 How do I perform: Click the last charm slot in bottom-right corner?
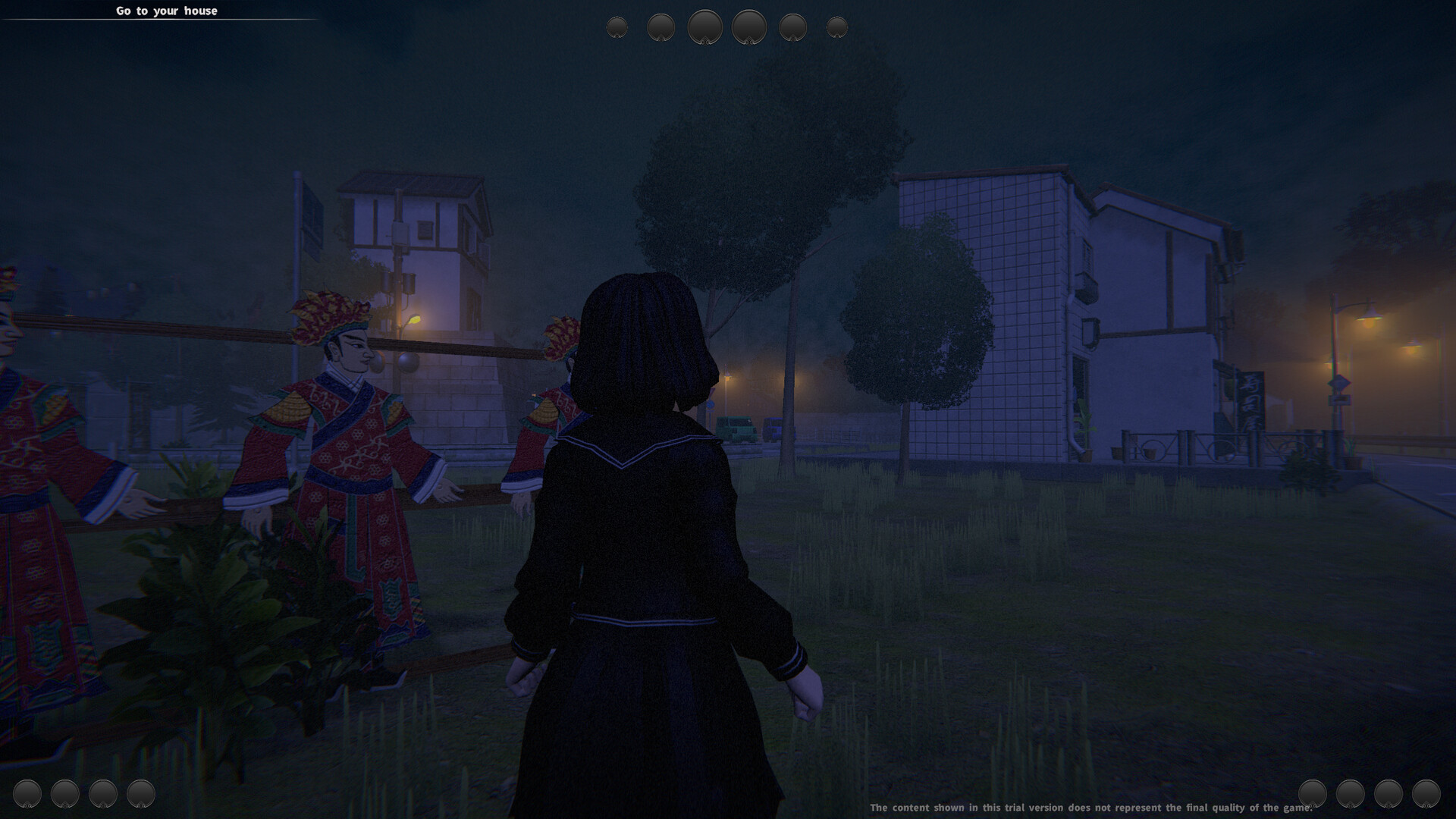(x=1425, y=794)
